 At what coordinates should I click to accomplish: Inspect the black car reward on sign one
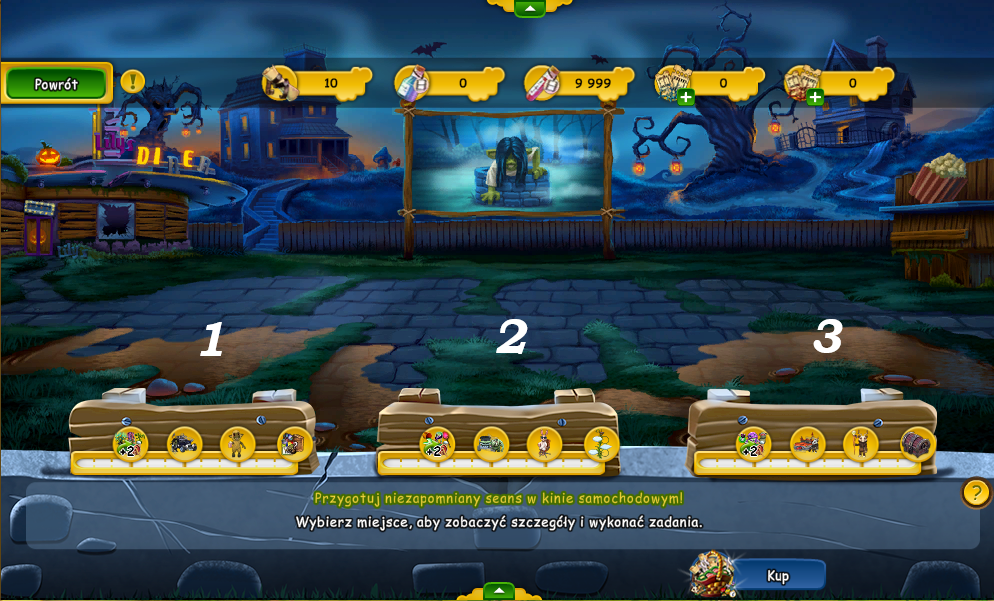[x=185, y=443]
